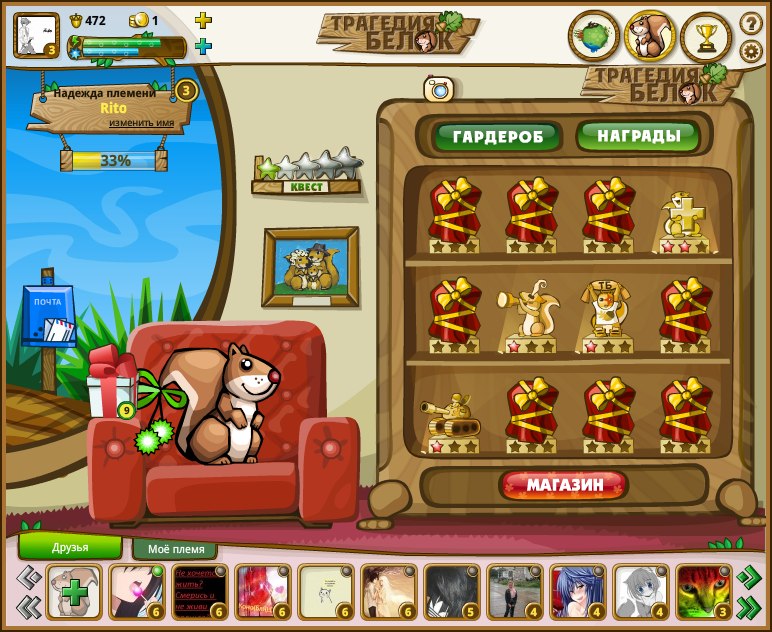The image size is (772, 632).
Task: Select the trumpet squirrel trophy
Action: coord(527,313)
